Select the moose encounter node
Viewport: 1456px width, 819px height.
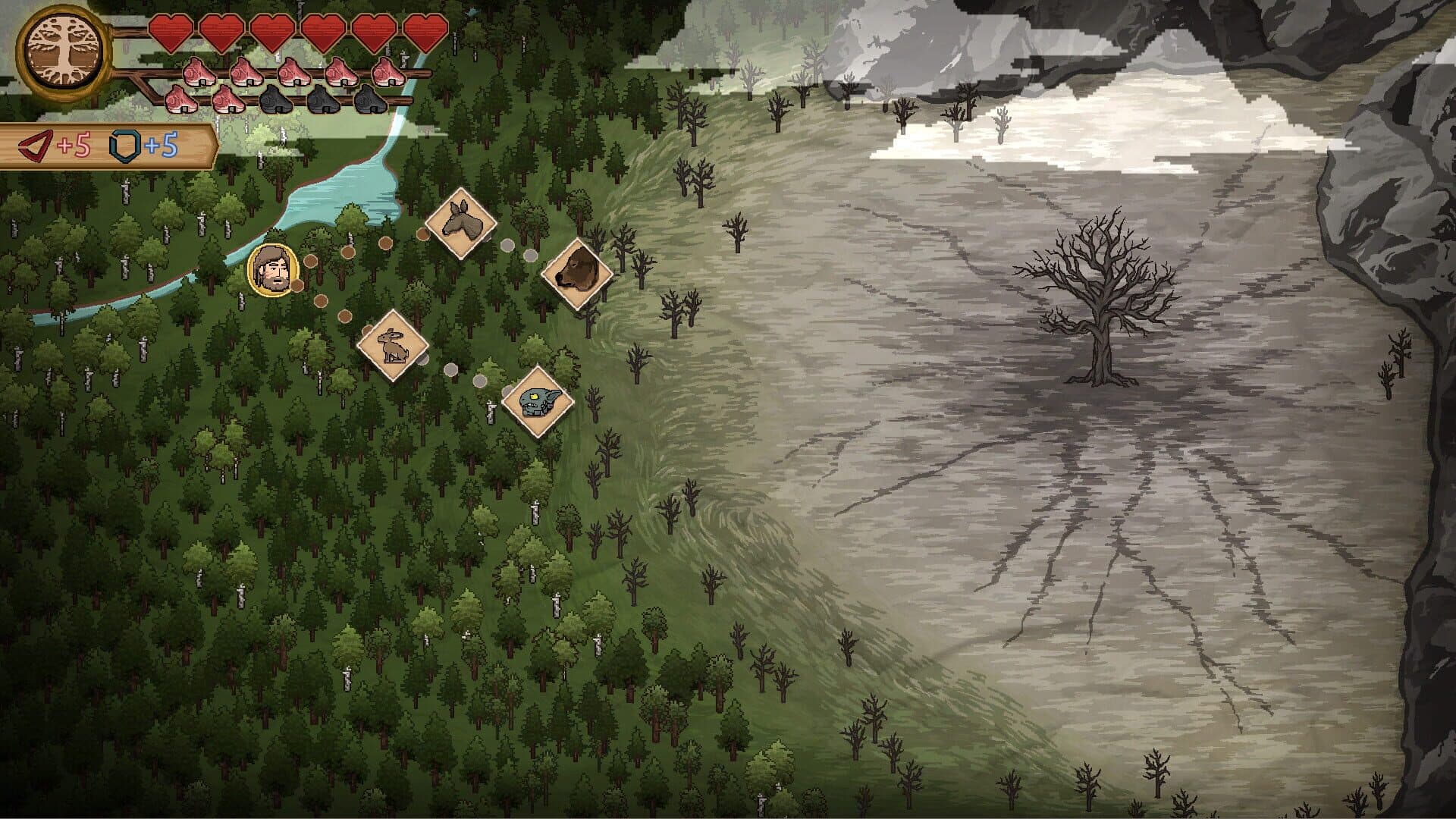[460, 223]
